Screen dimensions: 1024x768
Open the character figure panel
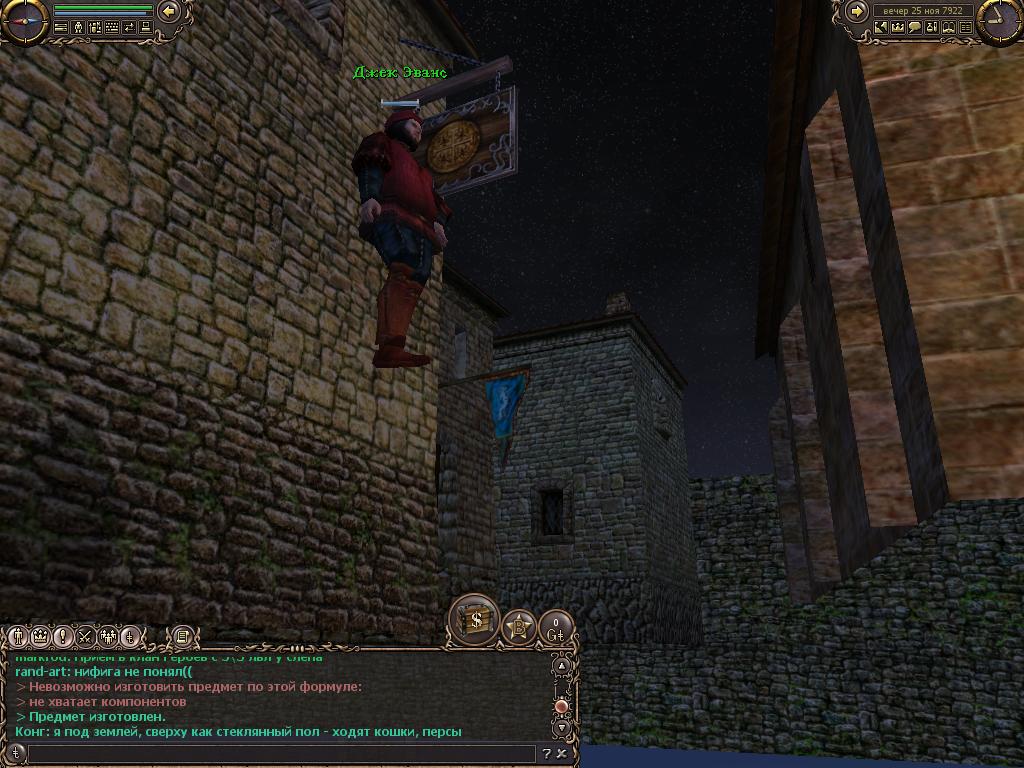[78, 28]
